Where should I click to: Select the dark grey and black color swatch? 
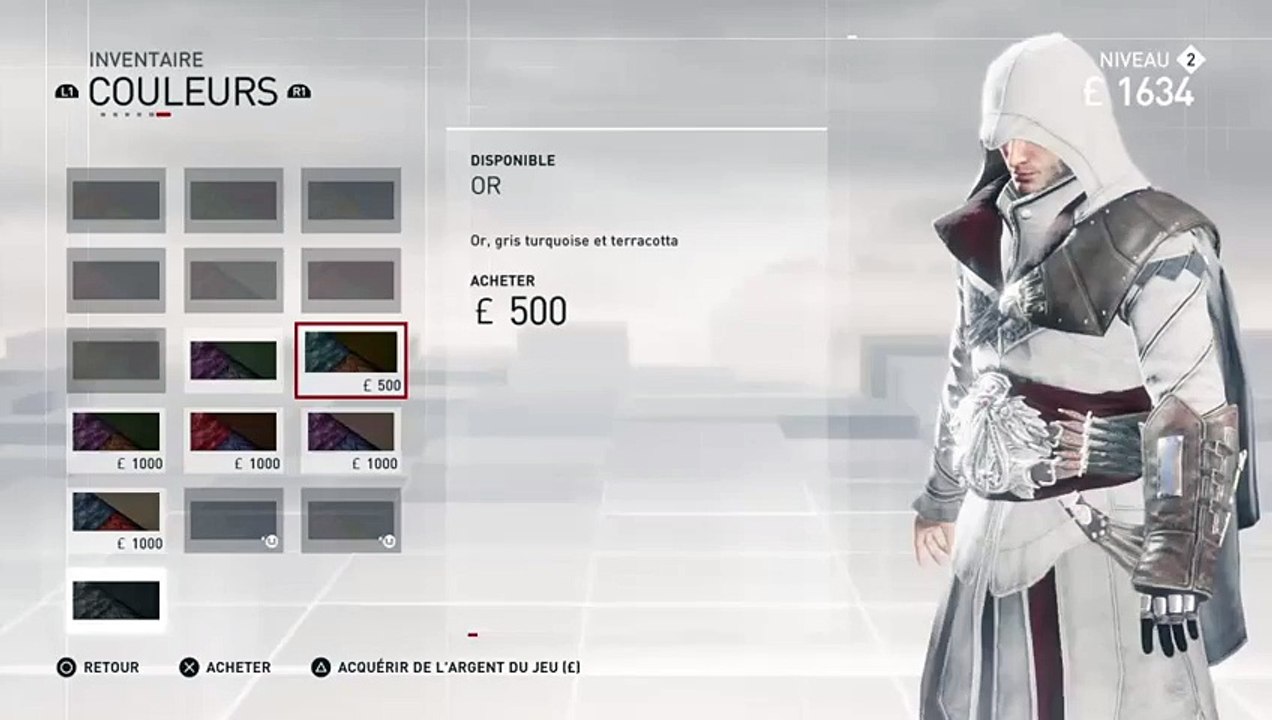(x=116, y=599)
